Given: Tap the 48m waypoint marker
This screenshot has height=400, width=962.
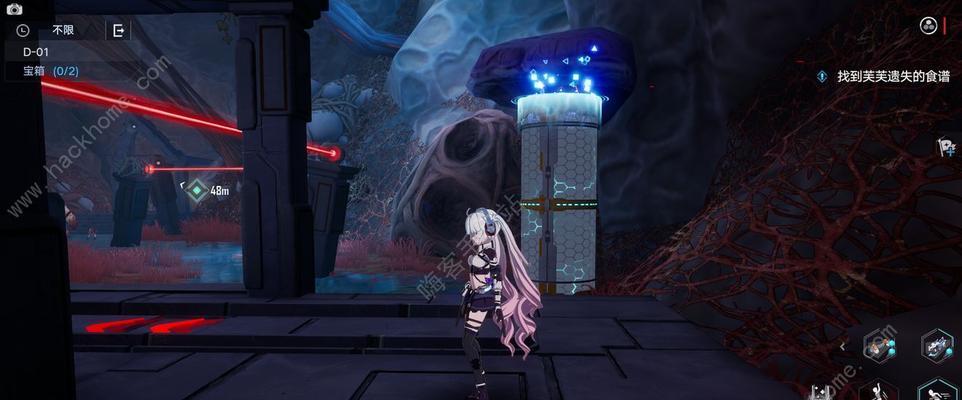Looking at the screenshot, I should [x=198, y=189].
